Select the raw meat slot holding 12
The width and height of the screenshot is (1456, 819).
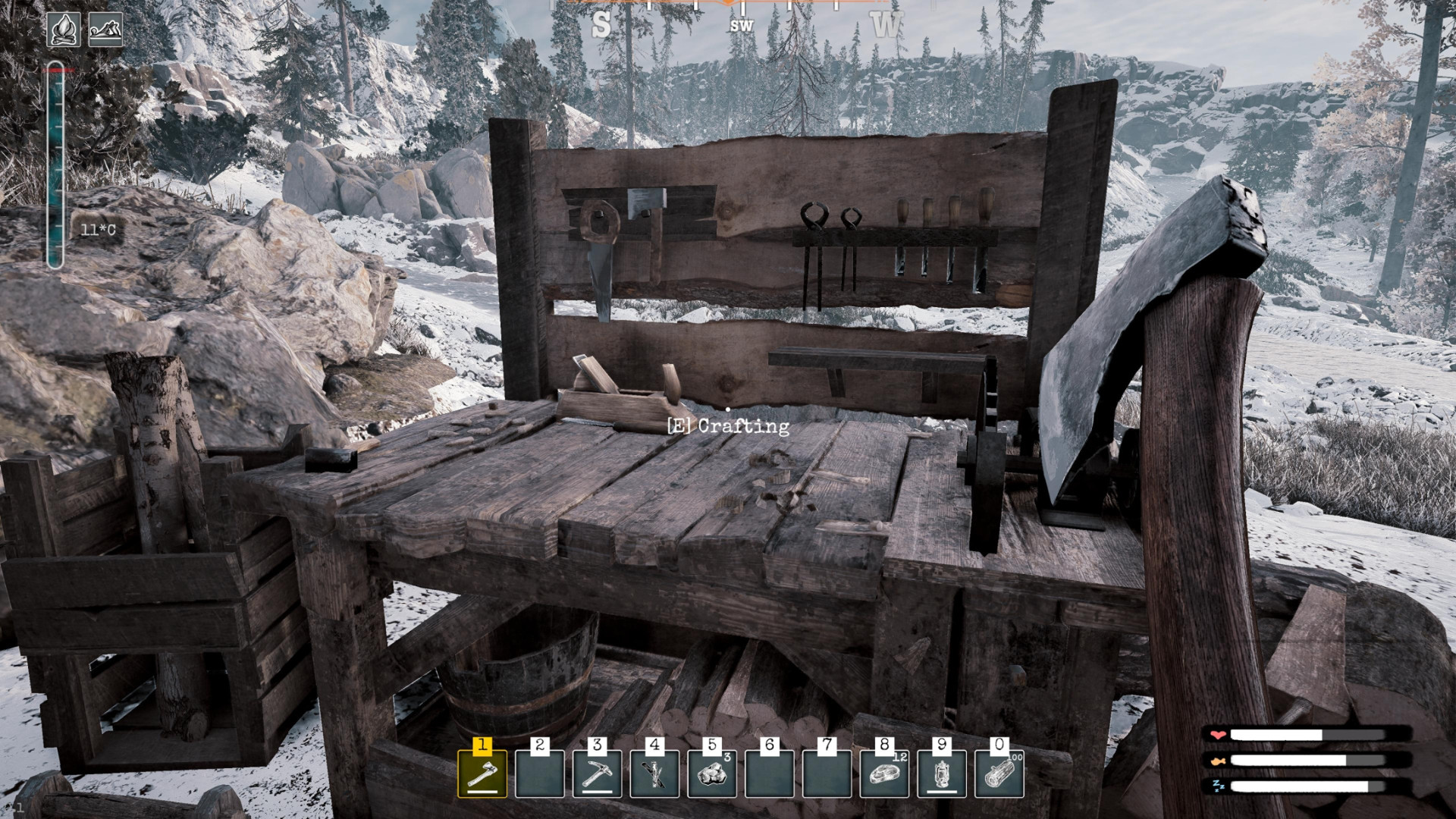tap(884, 774)
